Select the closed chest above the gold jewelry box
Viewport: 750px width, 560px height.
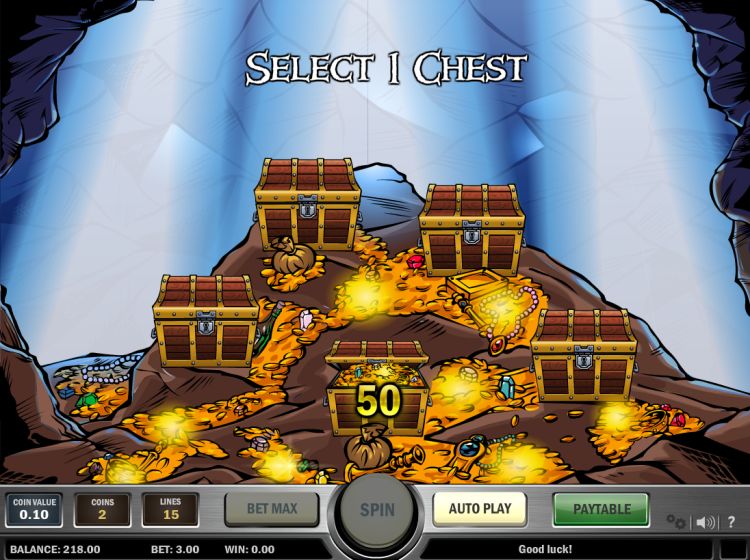pyautogui.click(x=472, y=229)
